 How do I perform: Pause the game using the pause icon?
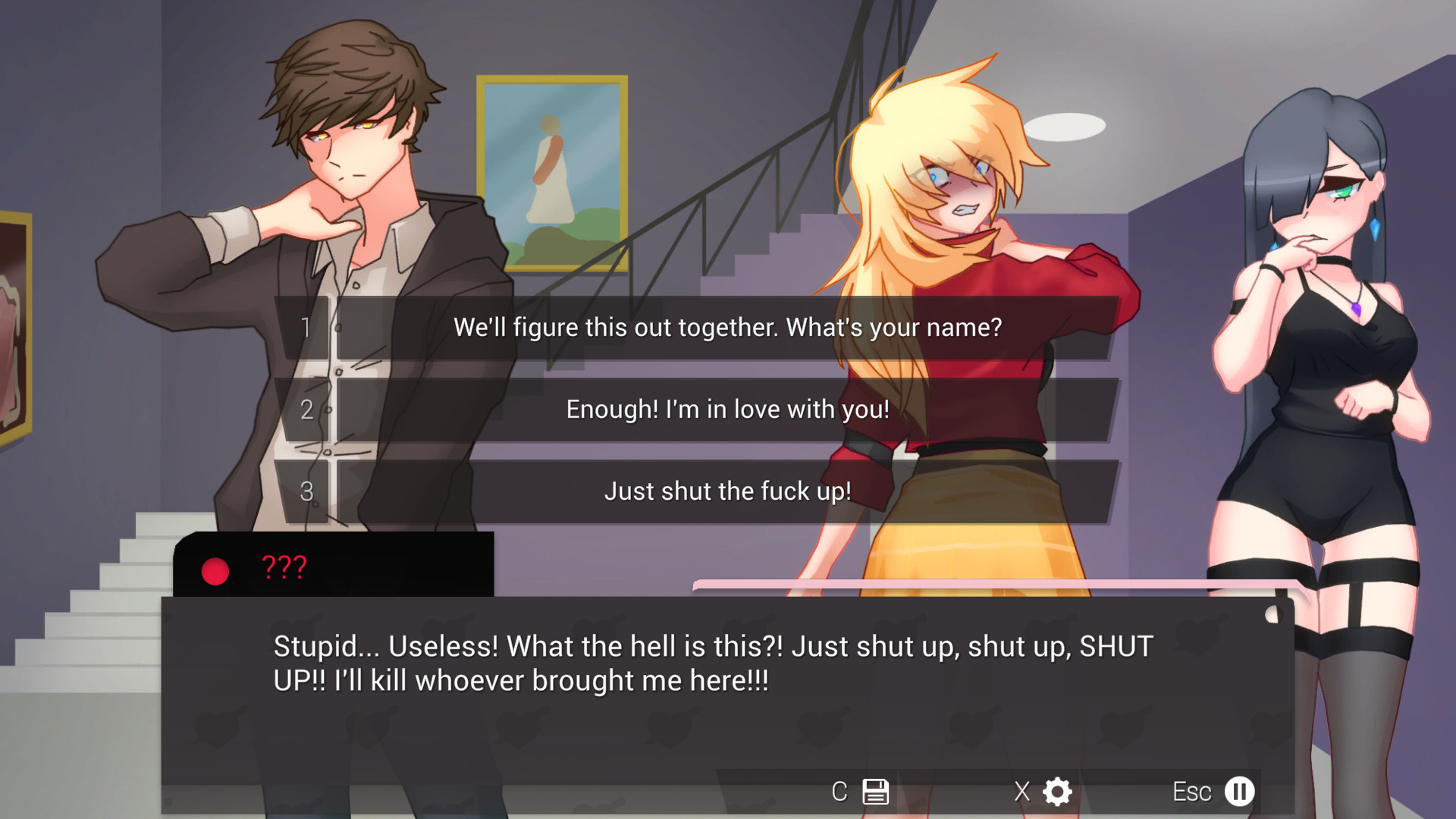point(1240,791)
